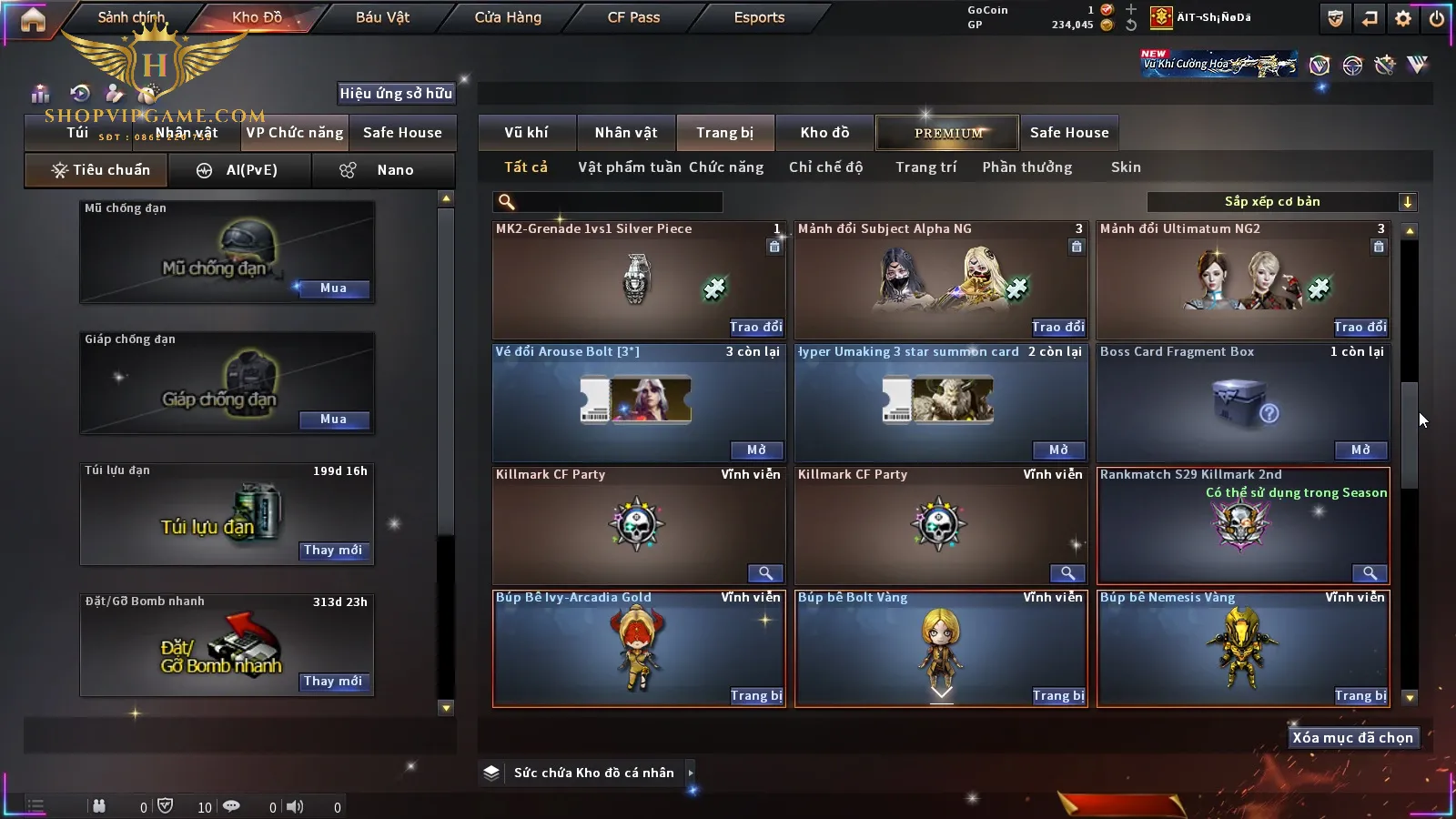Switch to the Esports menu
This screenshot has height=819, width=1456.
[759, 17]
